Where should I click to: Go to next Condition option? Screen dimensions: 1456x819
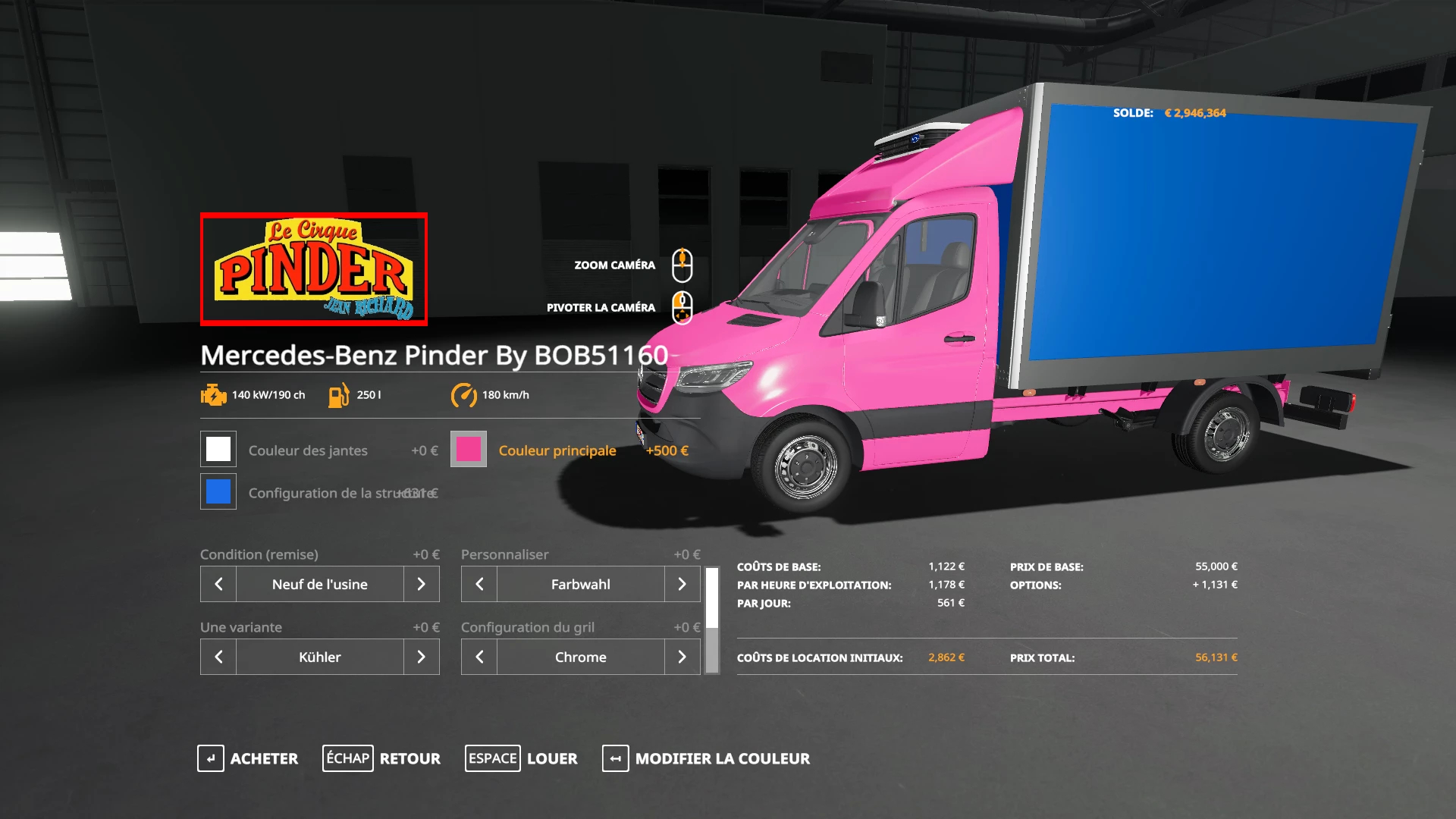tap(421, 584)
